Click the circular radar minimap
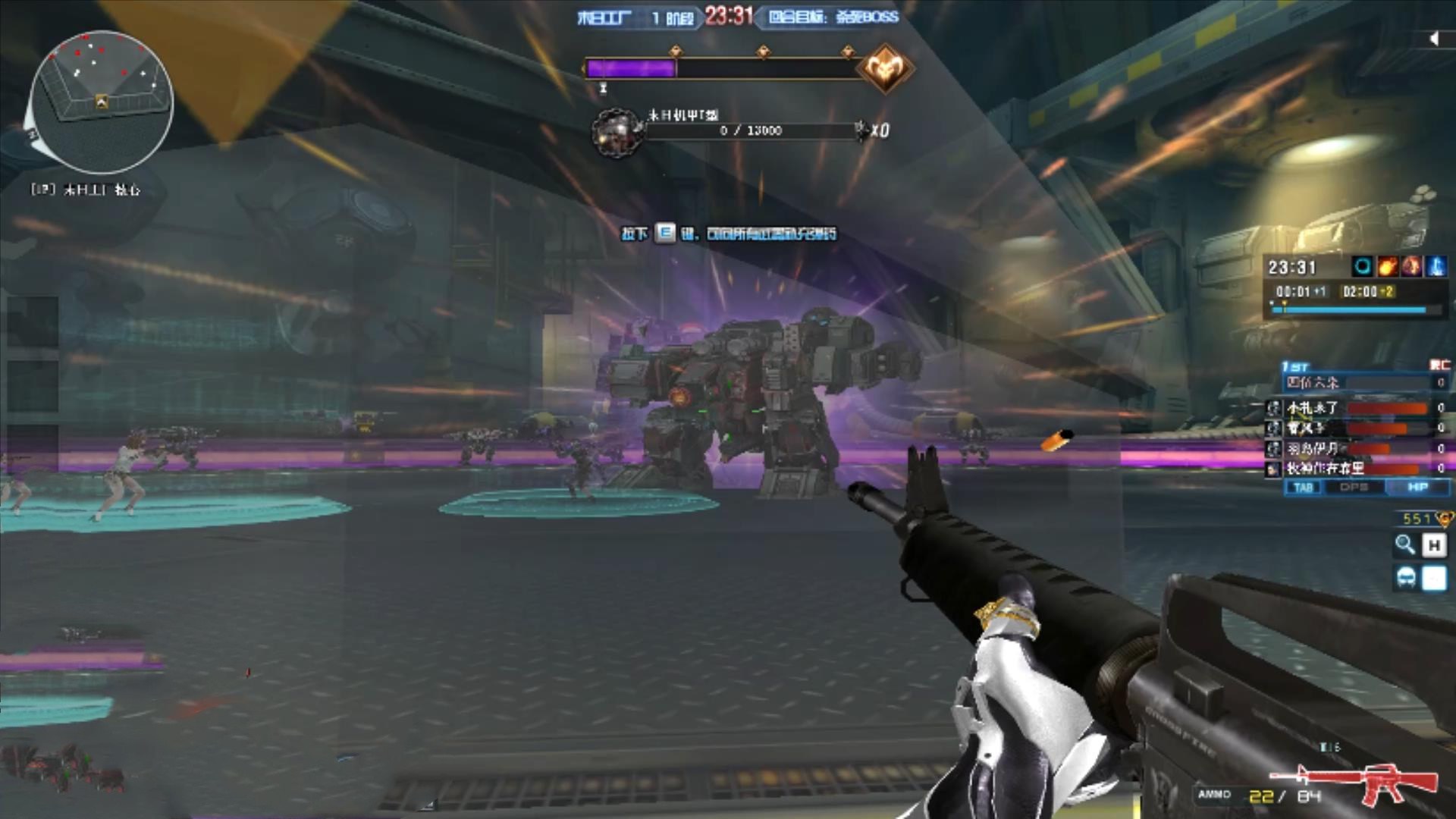 101,101
